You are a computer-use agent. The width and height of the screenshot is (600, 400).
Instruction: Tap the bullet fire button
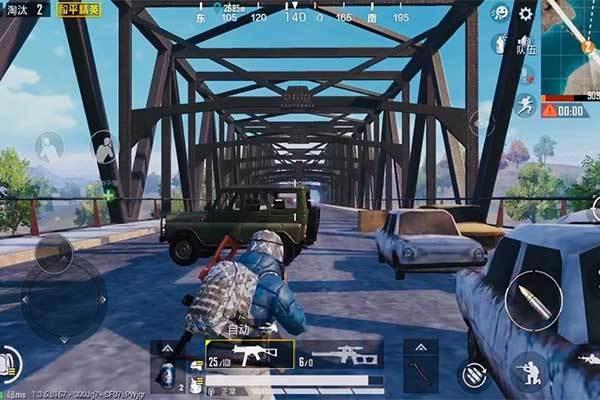tap(532, 301)
